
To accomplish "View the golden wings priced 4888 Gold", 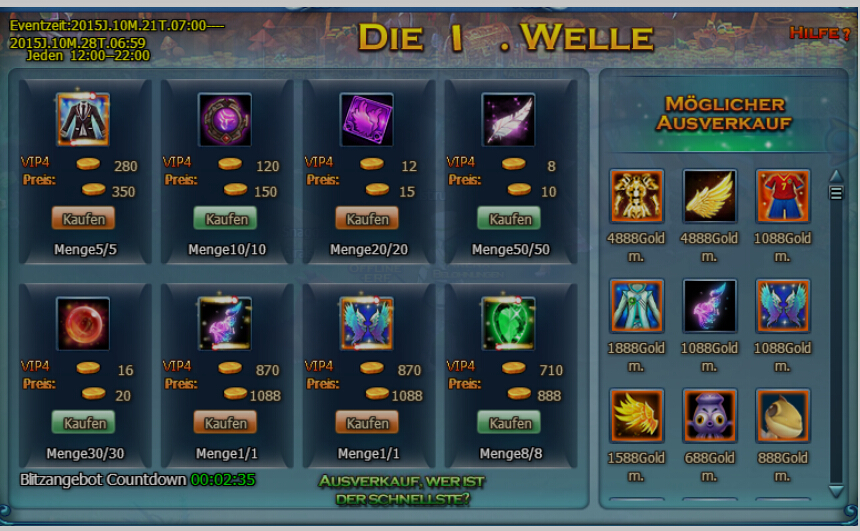I will (710, 196).
